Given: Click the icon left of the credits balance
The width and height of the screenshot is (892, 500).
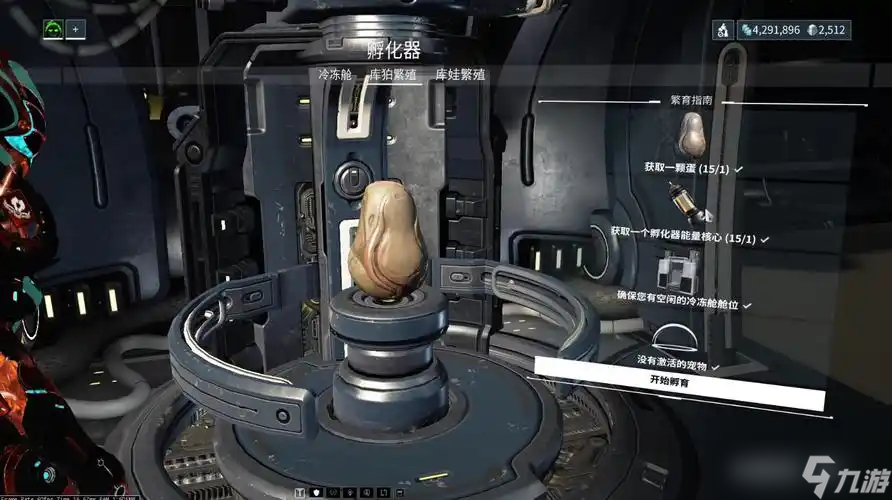Looking at the screenshot, I should pos(721,30).
